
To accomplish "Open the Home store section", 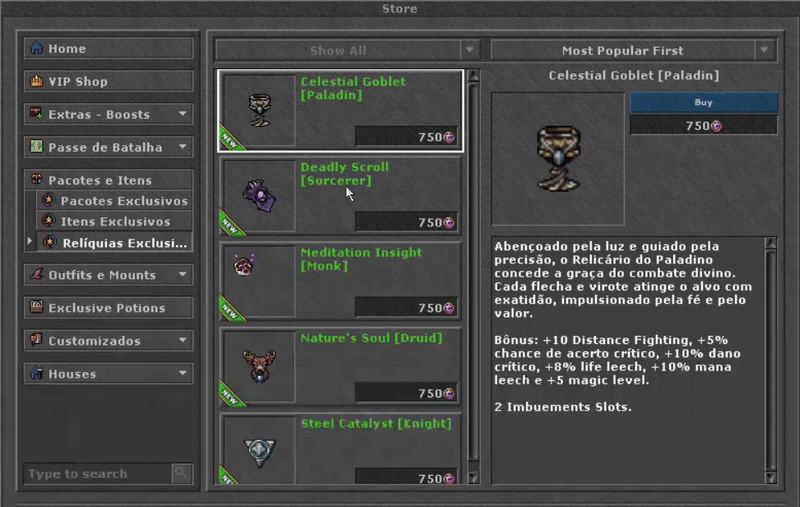I will 108,48.
